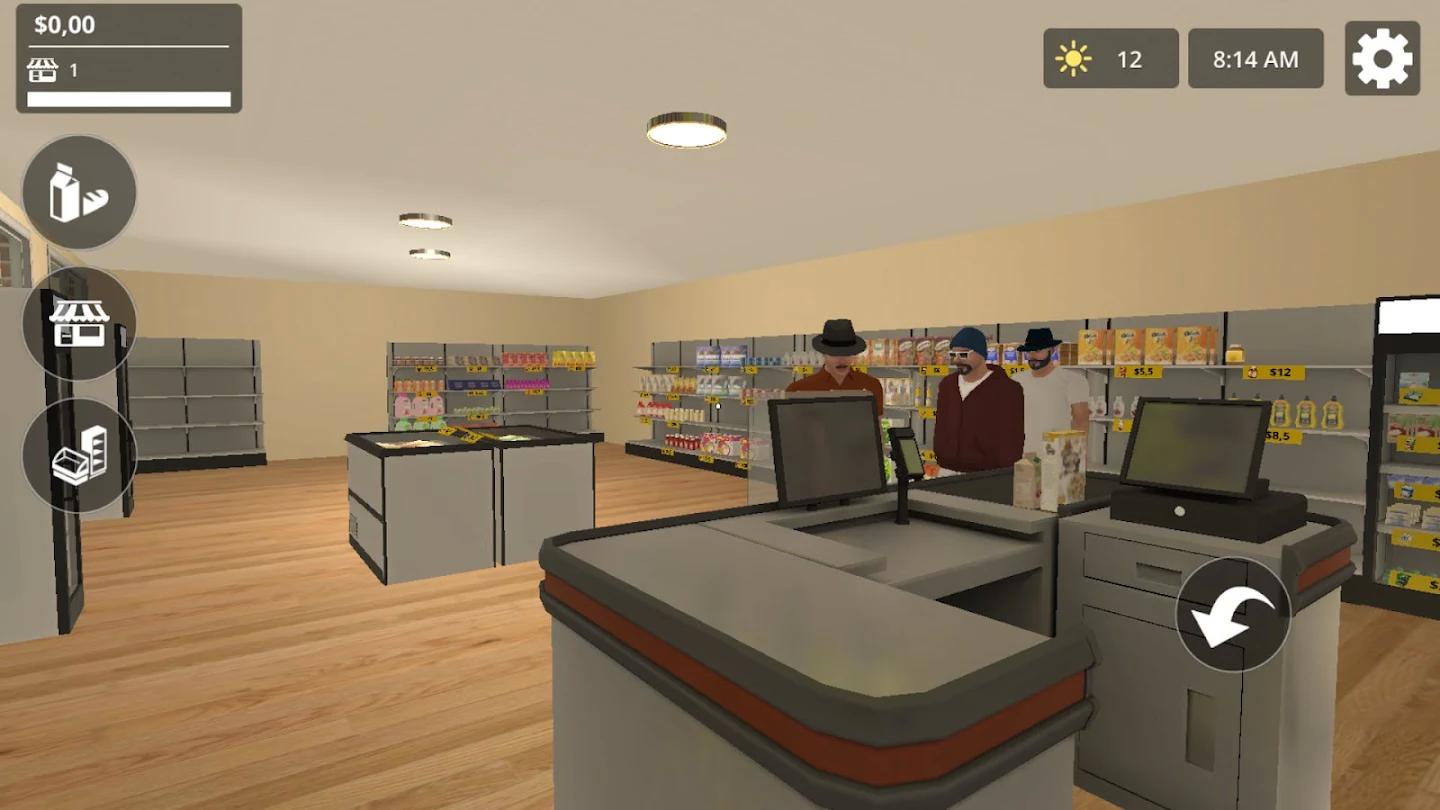Tap the 8:14 AM clock display

click(x=1255, y=57)
